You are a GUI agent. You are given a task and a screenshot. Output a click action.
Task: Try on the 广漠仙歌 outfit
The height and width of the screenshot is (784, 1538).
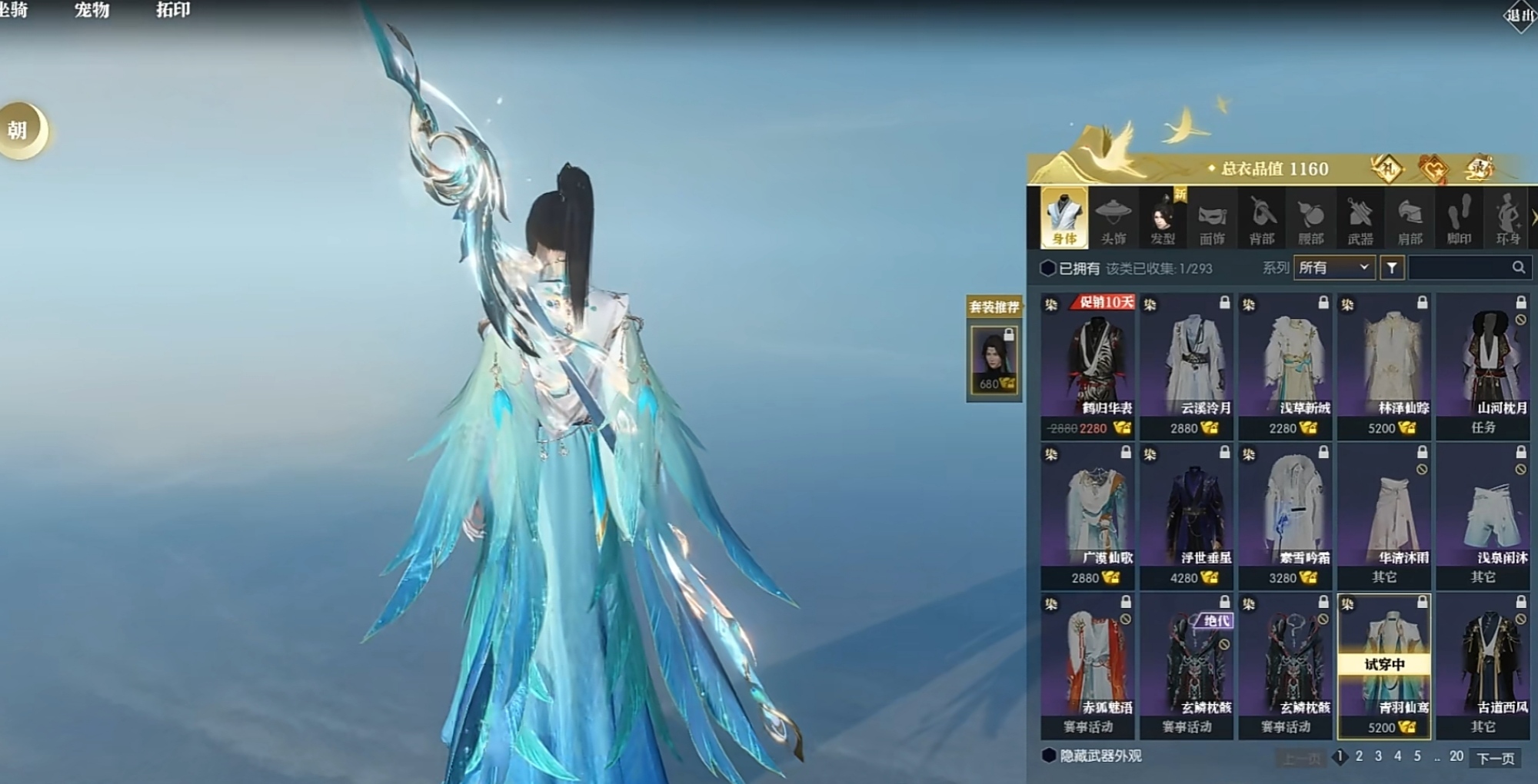click(x=1087, y=515)
